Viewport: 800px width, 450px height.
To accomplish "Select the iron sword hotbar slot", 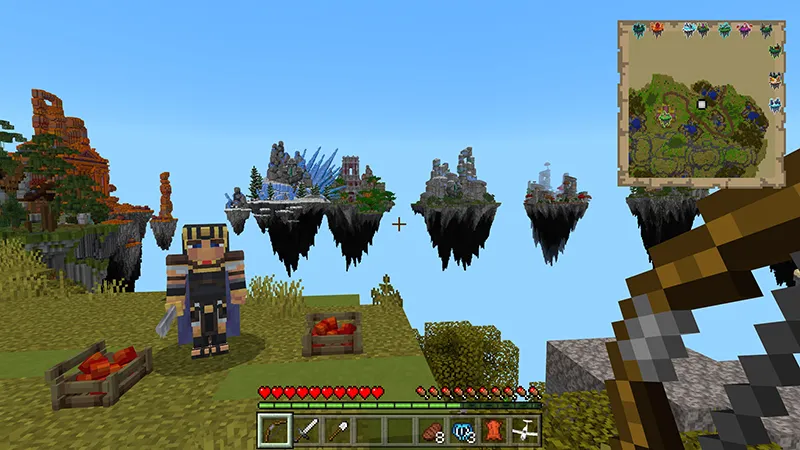I will pos(306,431).
